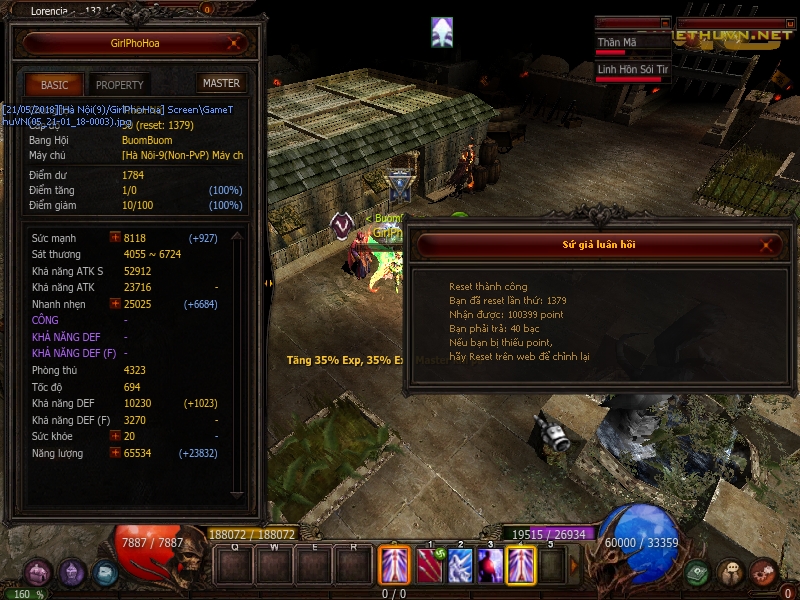This screenshot has height=600, width=800.
Task: Increase the Sức khỏe stat
Action: pyautogui.click(x=115, y=436)
